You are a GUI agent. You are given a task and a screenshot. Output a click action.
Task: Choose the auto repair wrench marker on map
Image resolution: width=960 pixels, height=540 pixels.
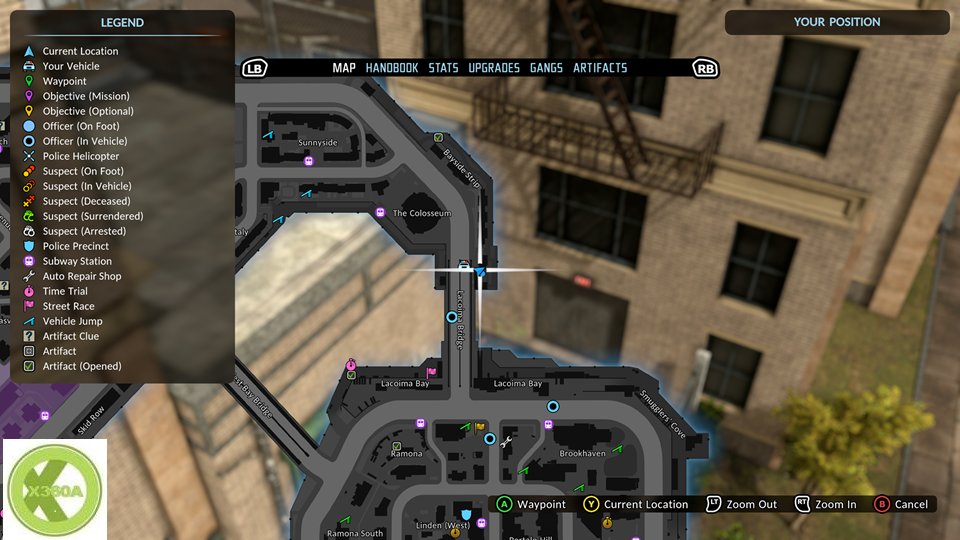pyautogui.click(x=505, y=440)
